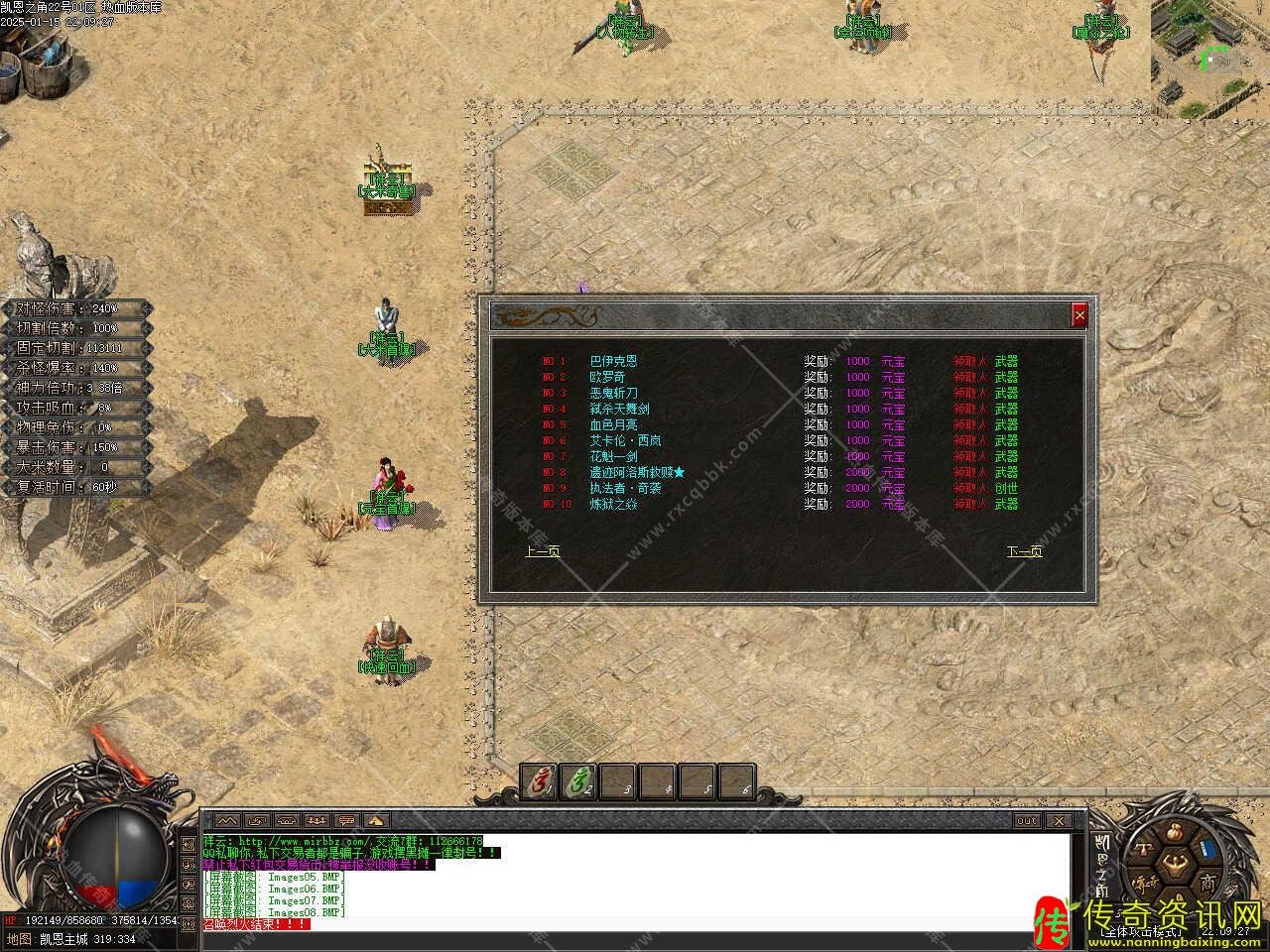Viewport: 1270px width, 952px height.
Task: Open the minimap in the corner
Action: tap(1209, 58)
